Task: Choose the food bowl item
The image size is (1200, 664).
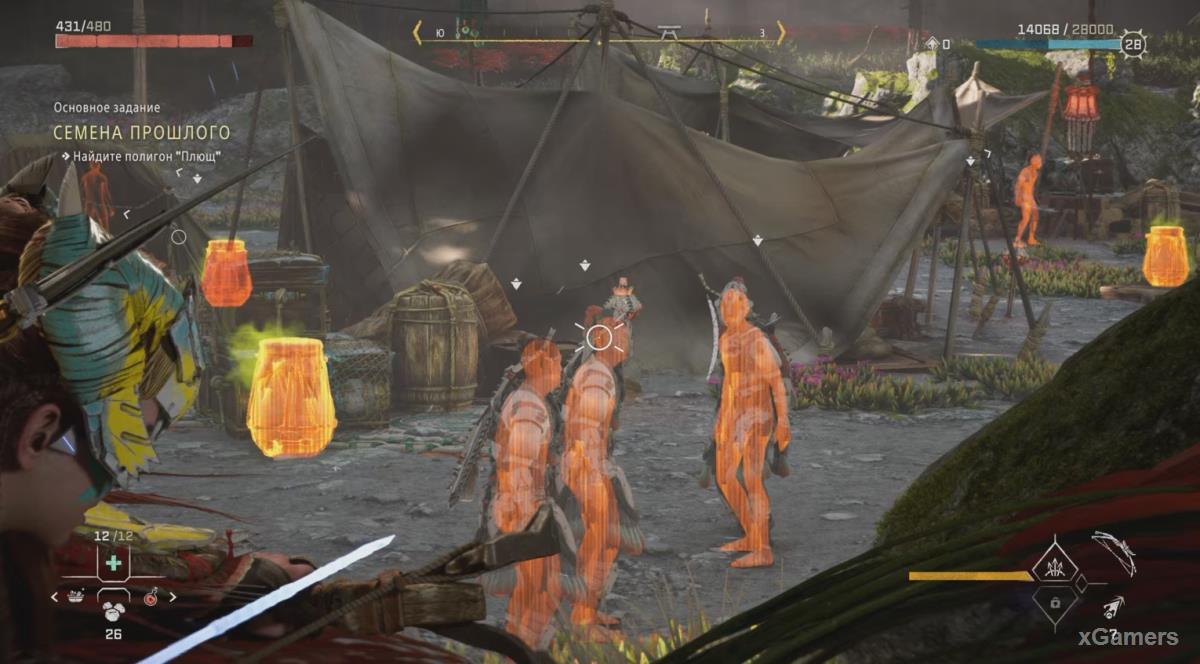Action: pos(75,597)
